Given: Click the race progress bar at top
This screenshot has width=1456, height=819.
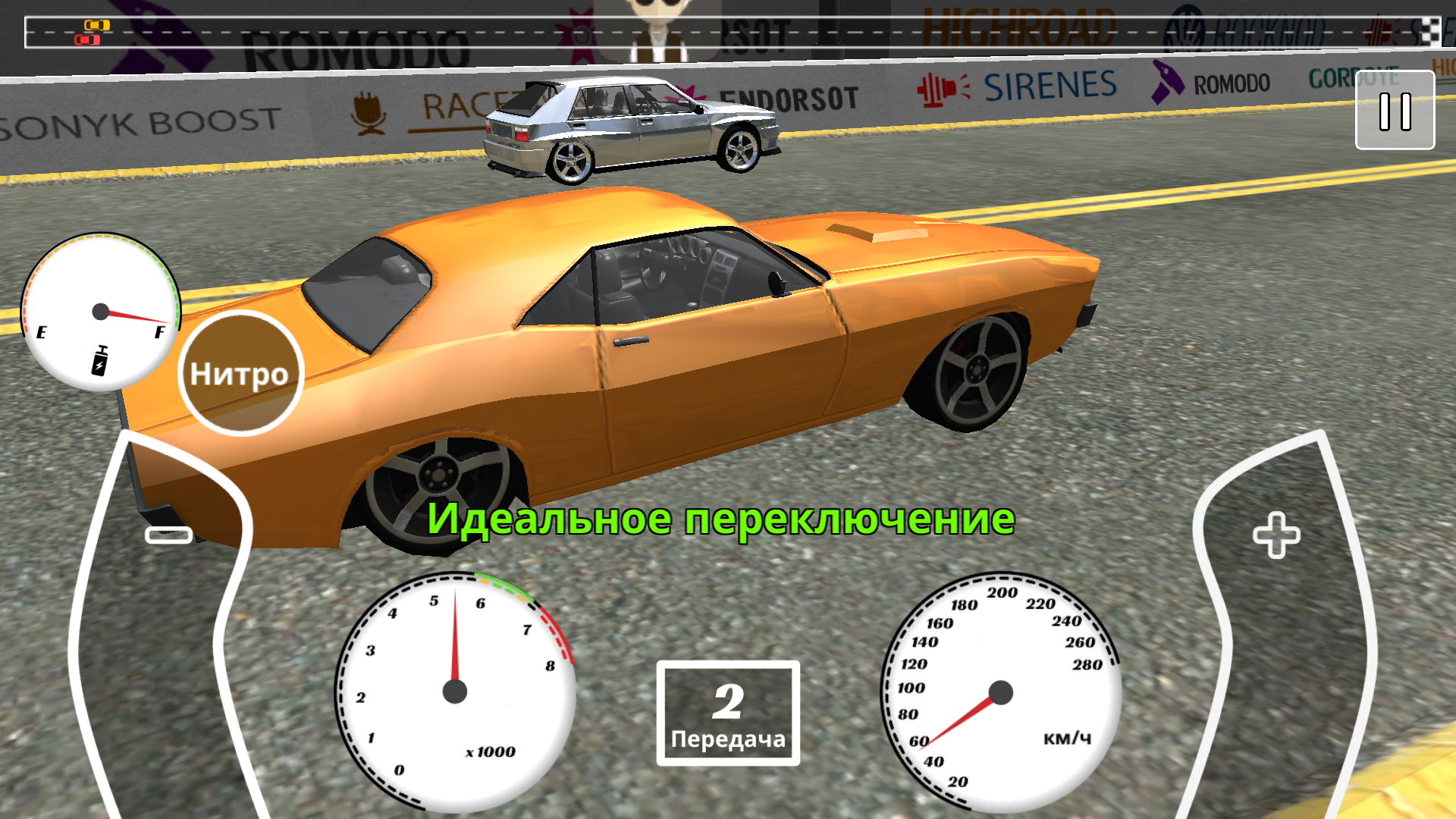Looking at the screenshot, I should 728,32.
